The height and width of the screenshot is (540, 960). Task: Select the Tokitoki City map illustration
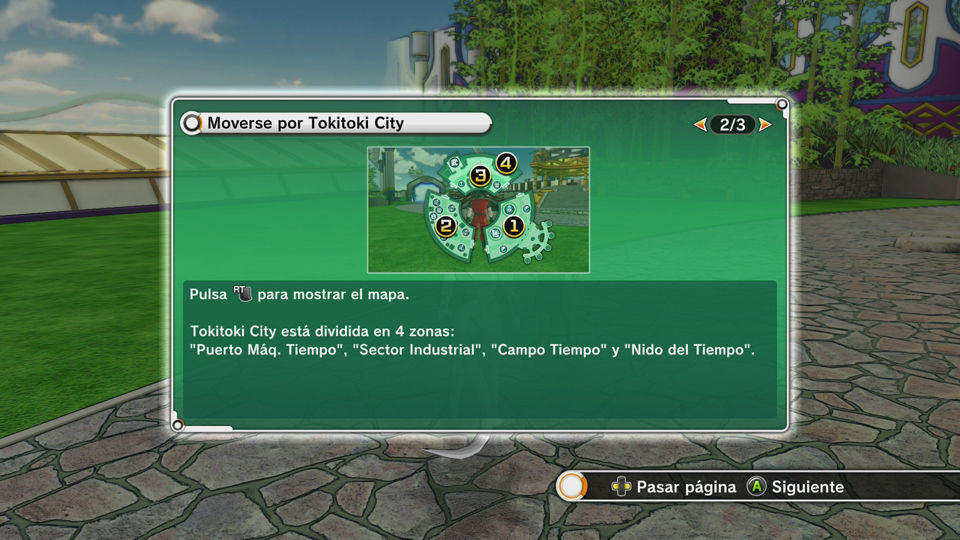point(478,210)
